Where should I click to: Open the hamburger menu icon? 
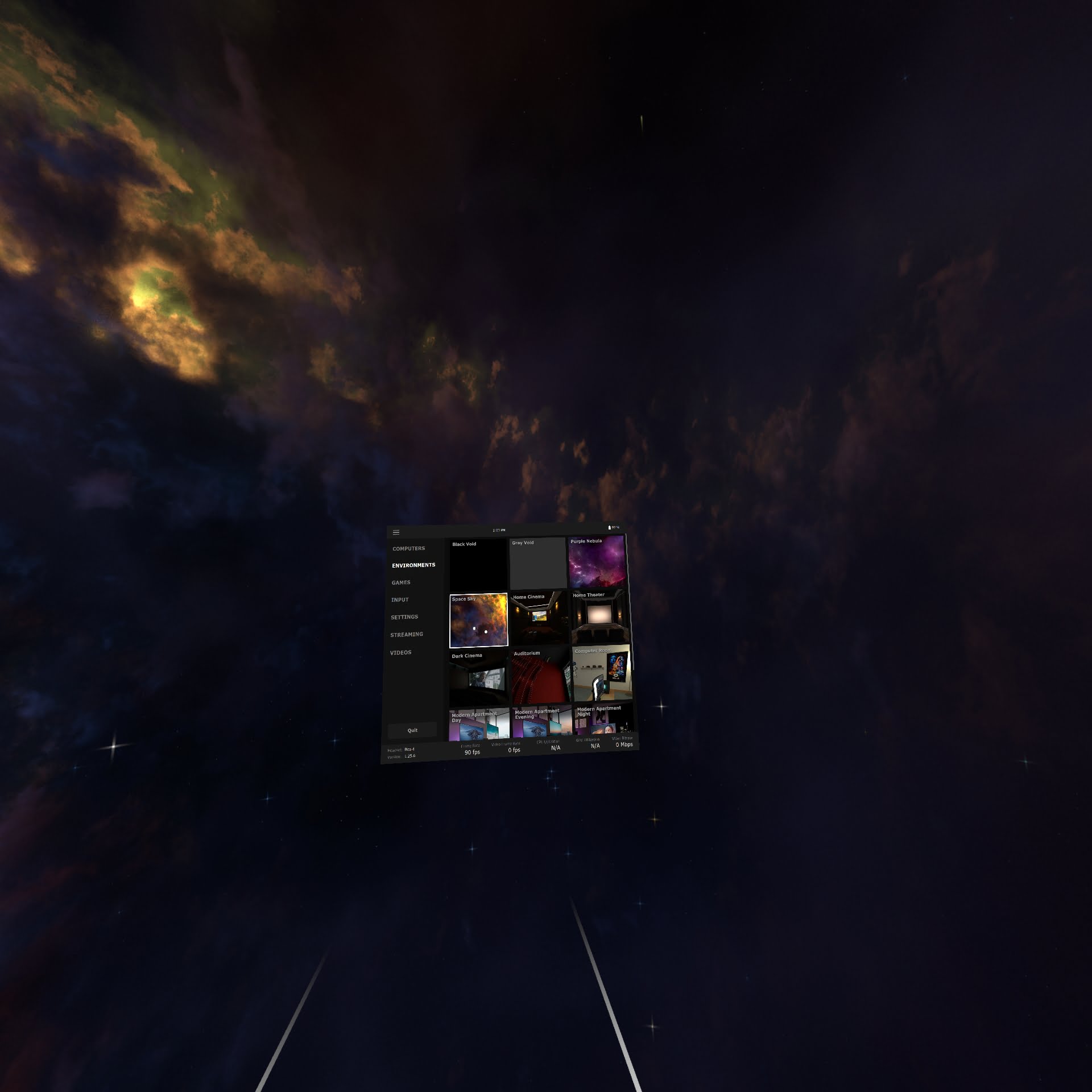tap(396, 532)
